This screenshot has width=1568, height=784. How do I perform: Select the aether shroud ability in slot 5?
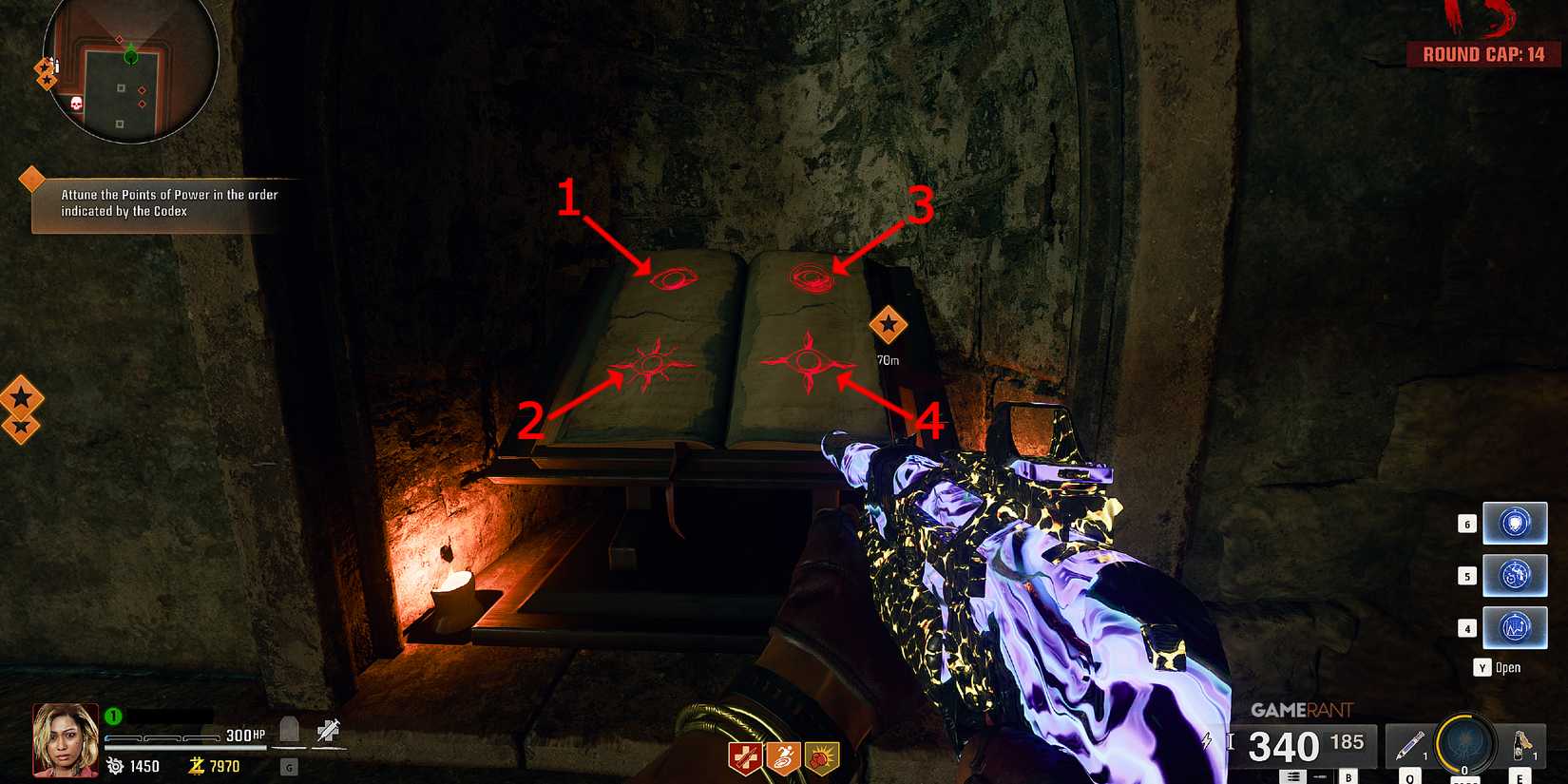pyautogui.click(x=1515, y=575)
